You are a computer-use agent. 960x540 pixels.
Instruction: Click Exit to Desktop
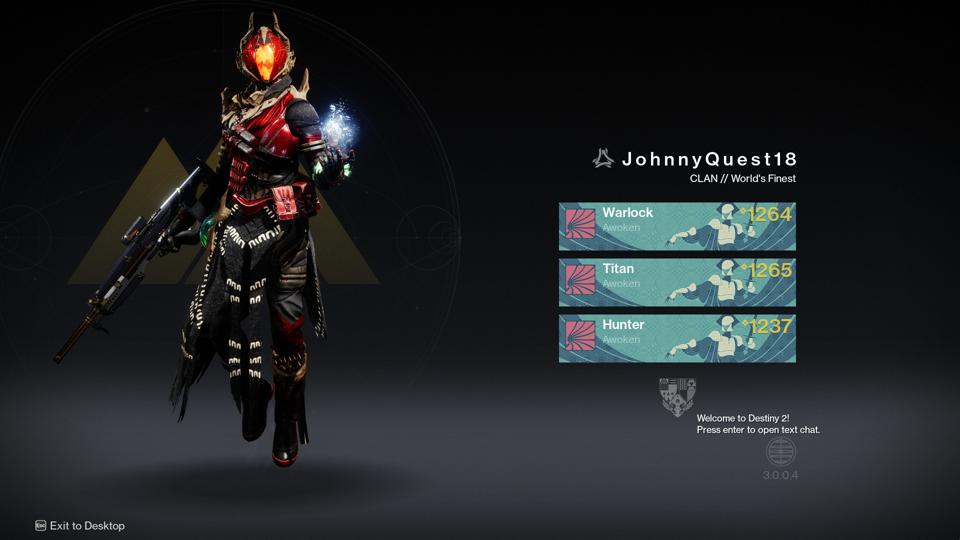click(80, 525)
